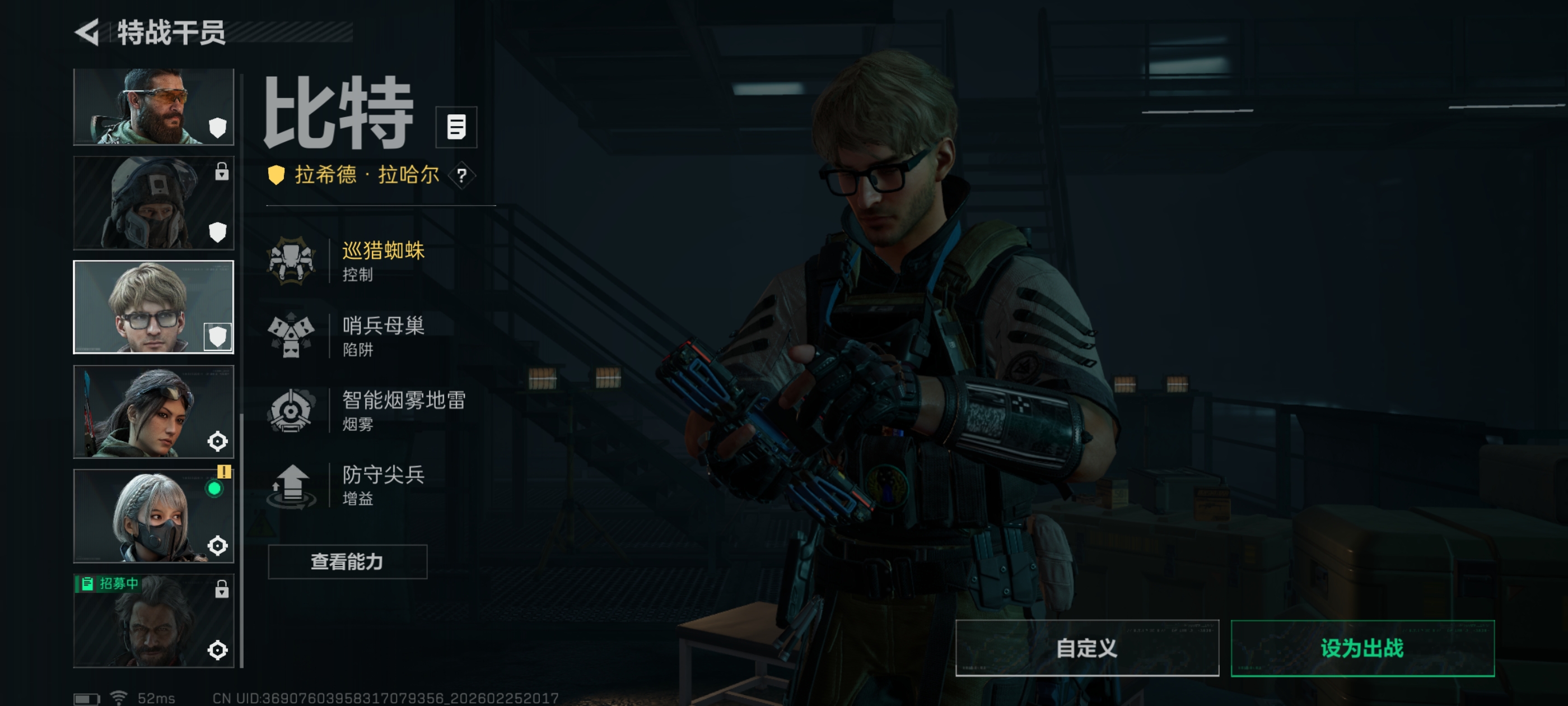1568x706 pixels.
Task: Choose the locked hooded masked operator portrait
Action: pyautogui.click(x=153, y=203)
